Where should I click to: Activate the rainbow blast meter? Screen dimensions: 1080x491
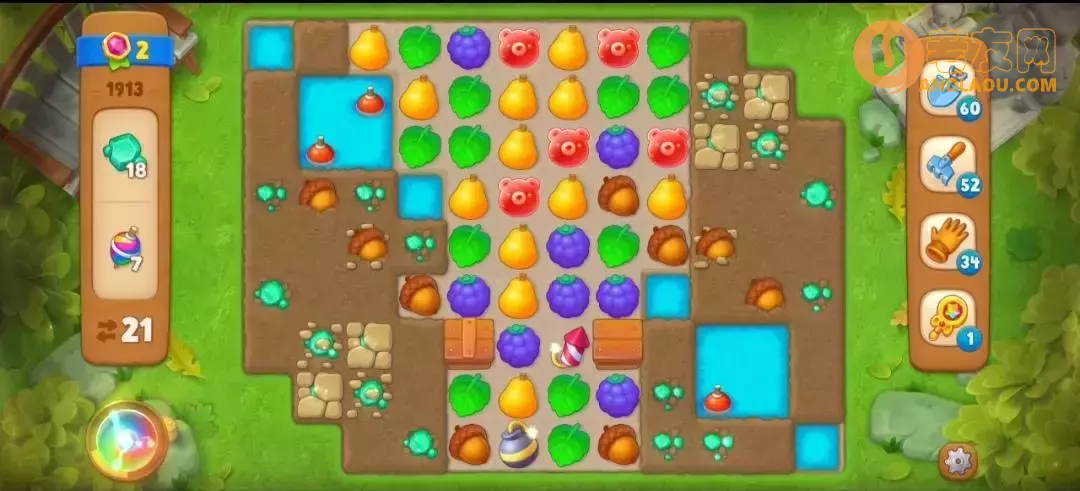point(128,440)
